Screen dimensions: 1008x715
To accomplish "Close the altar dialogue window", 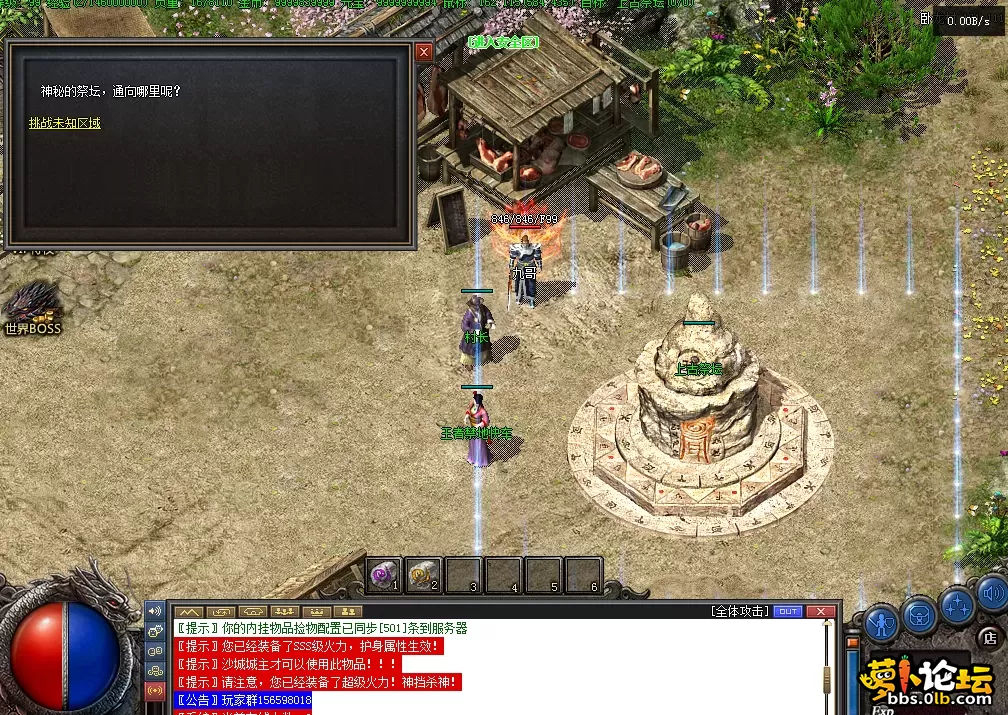I will (x=424, y=51).
